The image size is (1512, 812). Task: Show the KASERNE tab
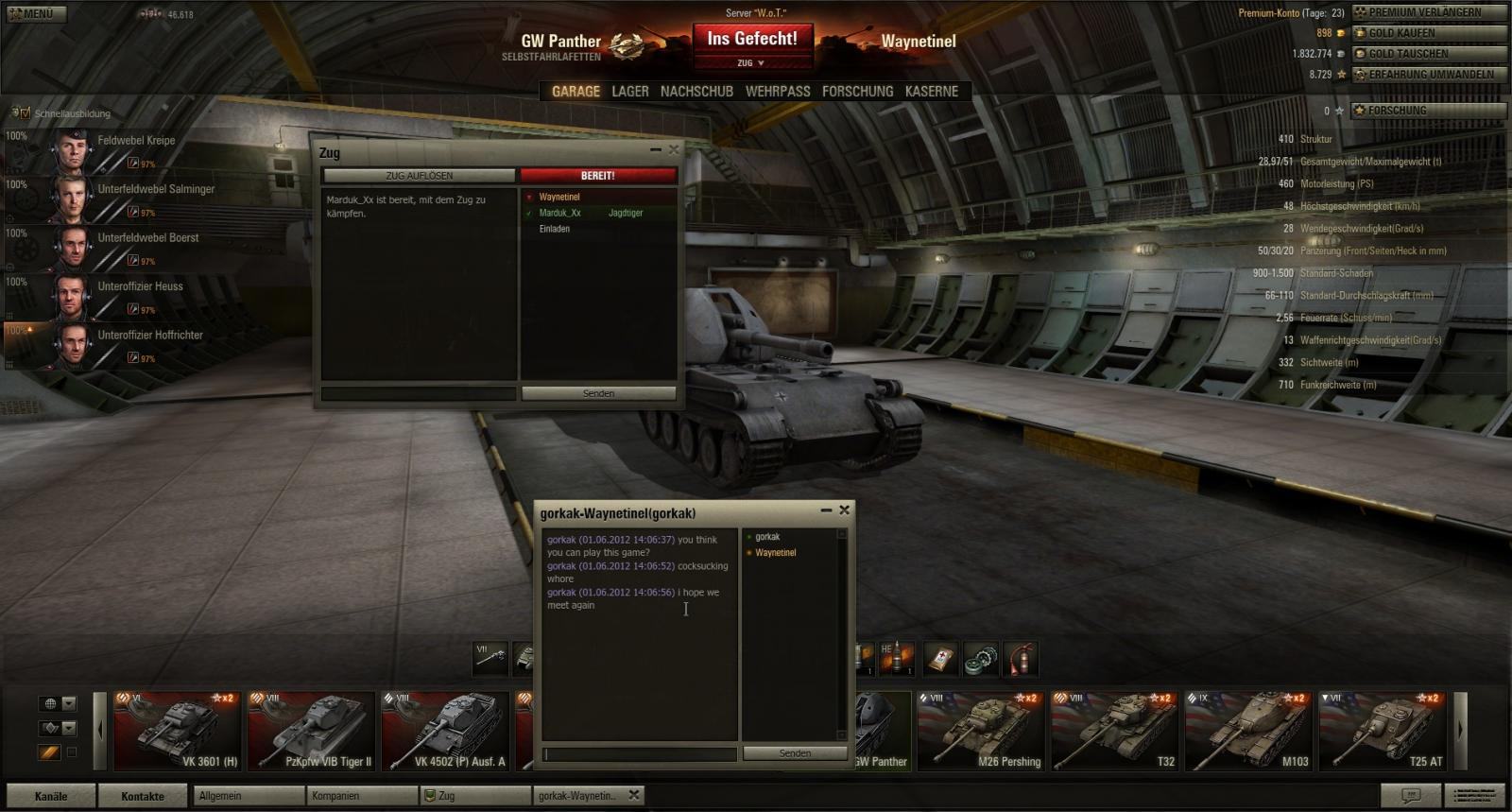pyautogui.click(x=931, y=92)
